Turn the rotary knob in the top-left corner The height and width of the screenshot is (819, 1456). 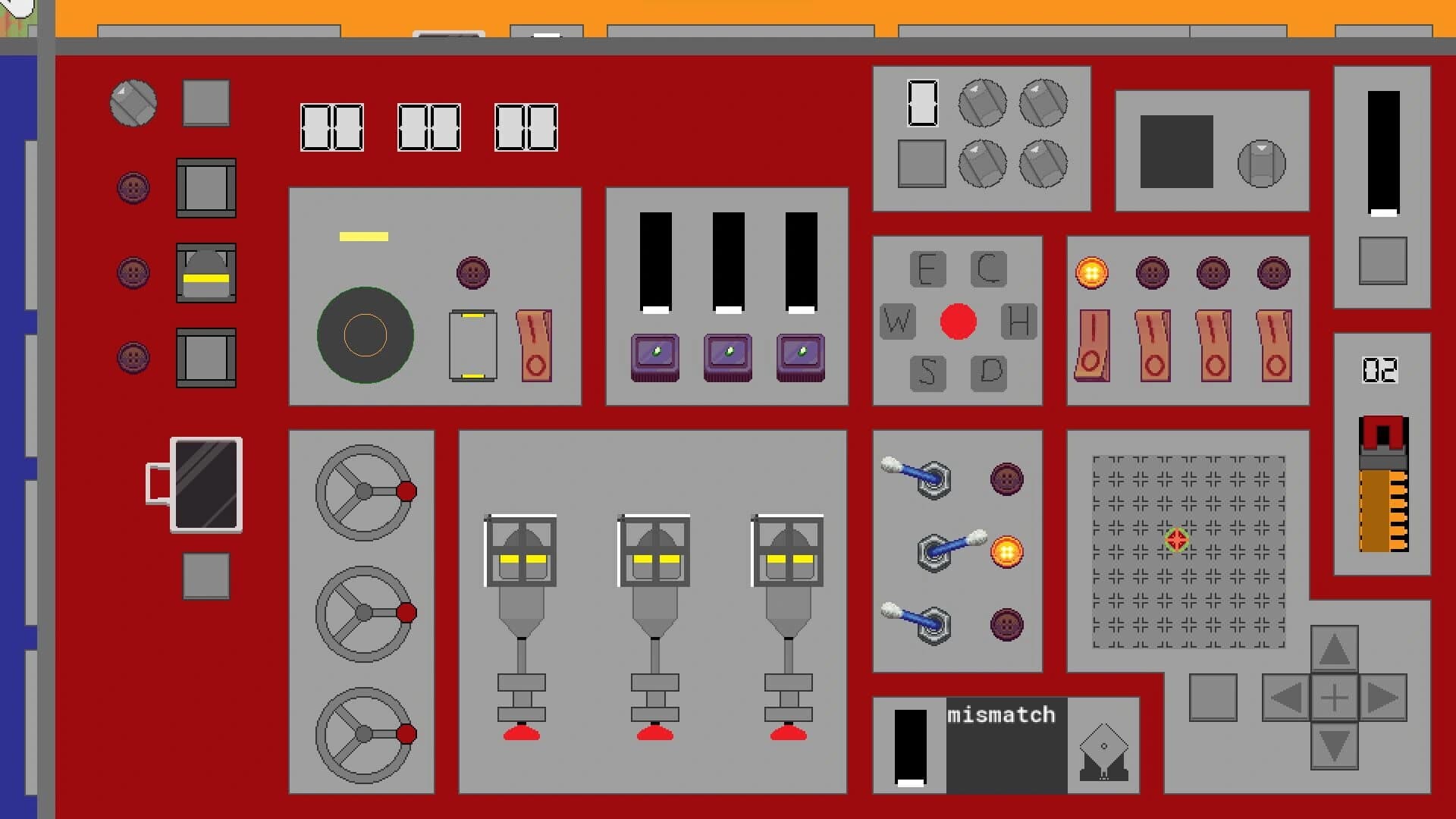[133, 104]
